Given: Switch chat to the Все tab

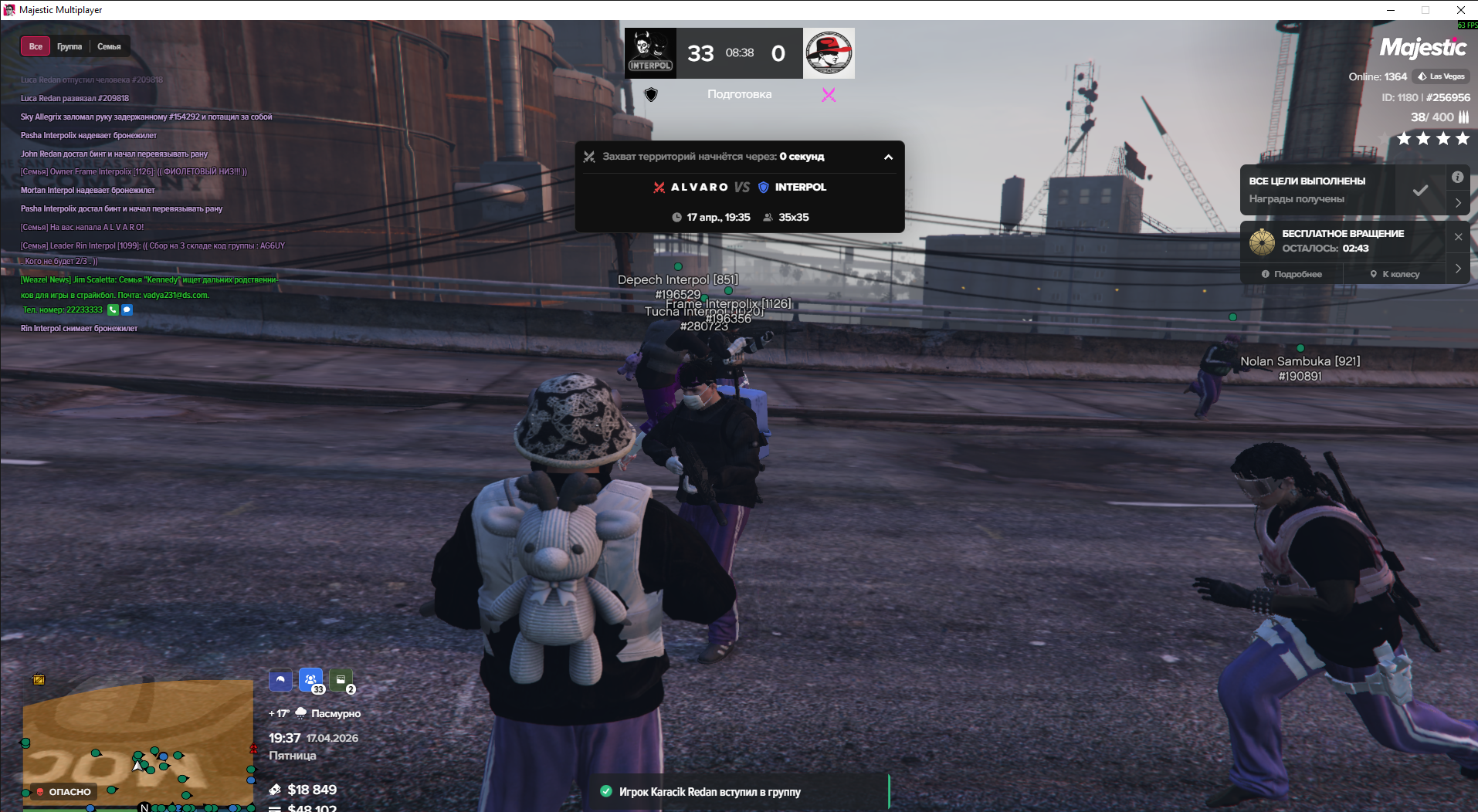Looking at the screenshot, I should (x=36, y=46).
